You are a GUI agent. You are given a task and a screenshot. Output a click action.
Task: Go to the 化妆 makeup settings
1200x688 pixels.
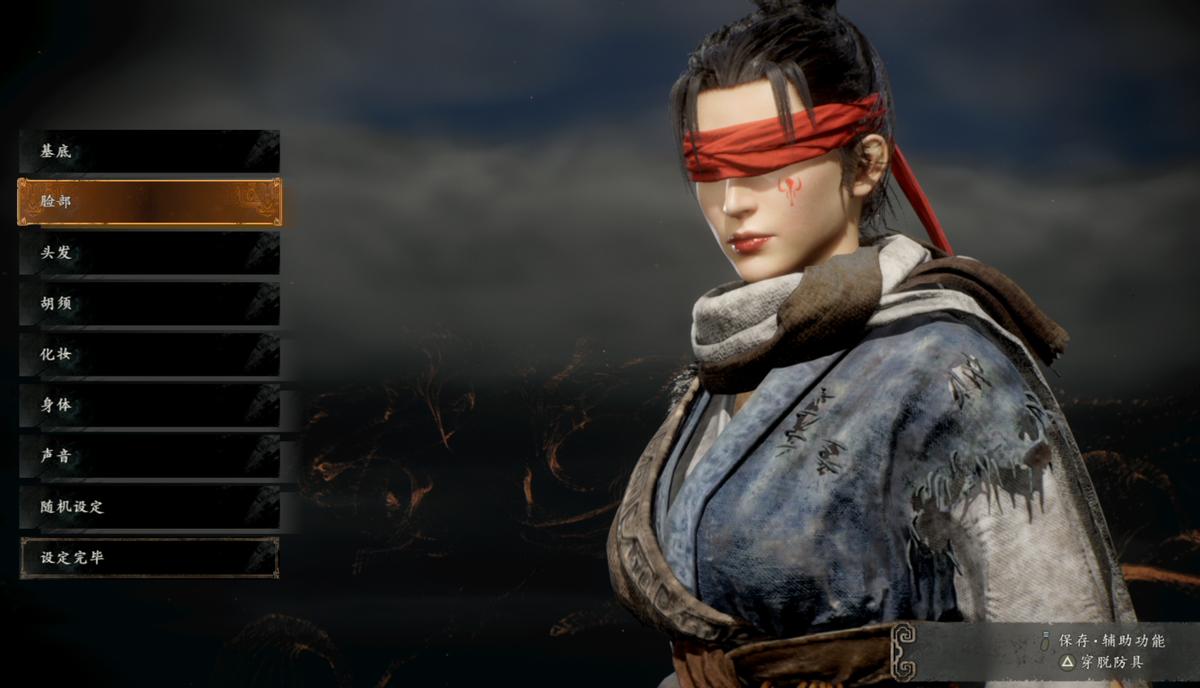[x=149, y=355]
